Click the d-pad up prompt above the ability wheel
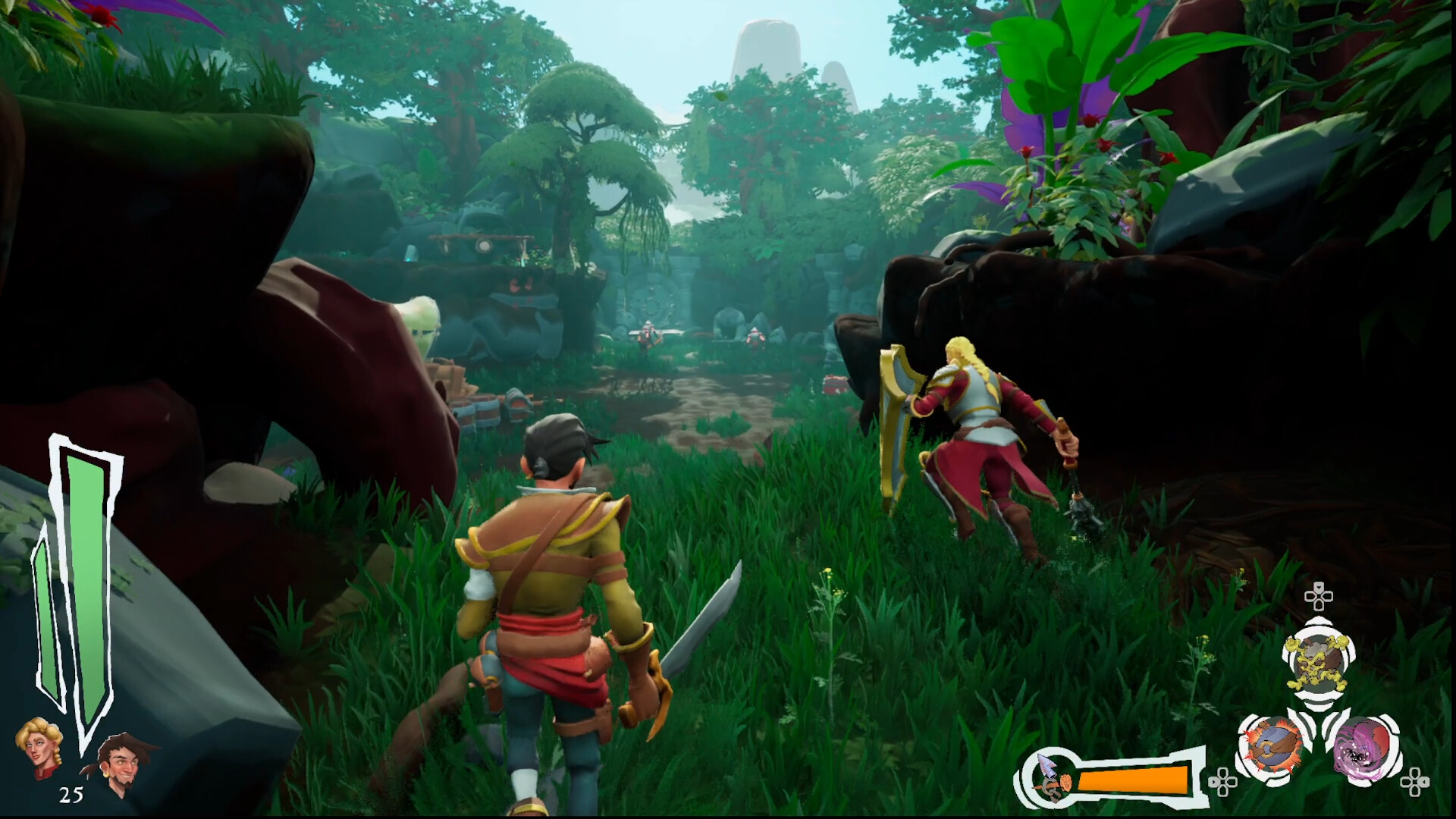The width and height of the screenshot is (1456, 819). [x=1318, y=598]
